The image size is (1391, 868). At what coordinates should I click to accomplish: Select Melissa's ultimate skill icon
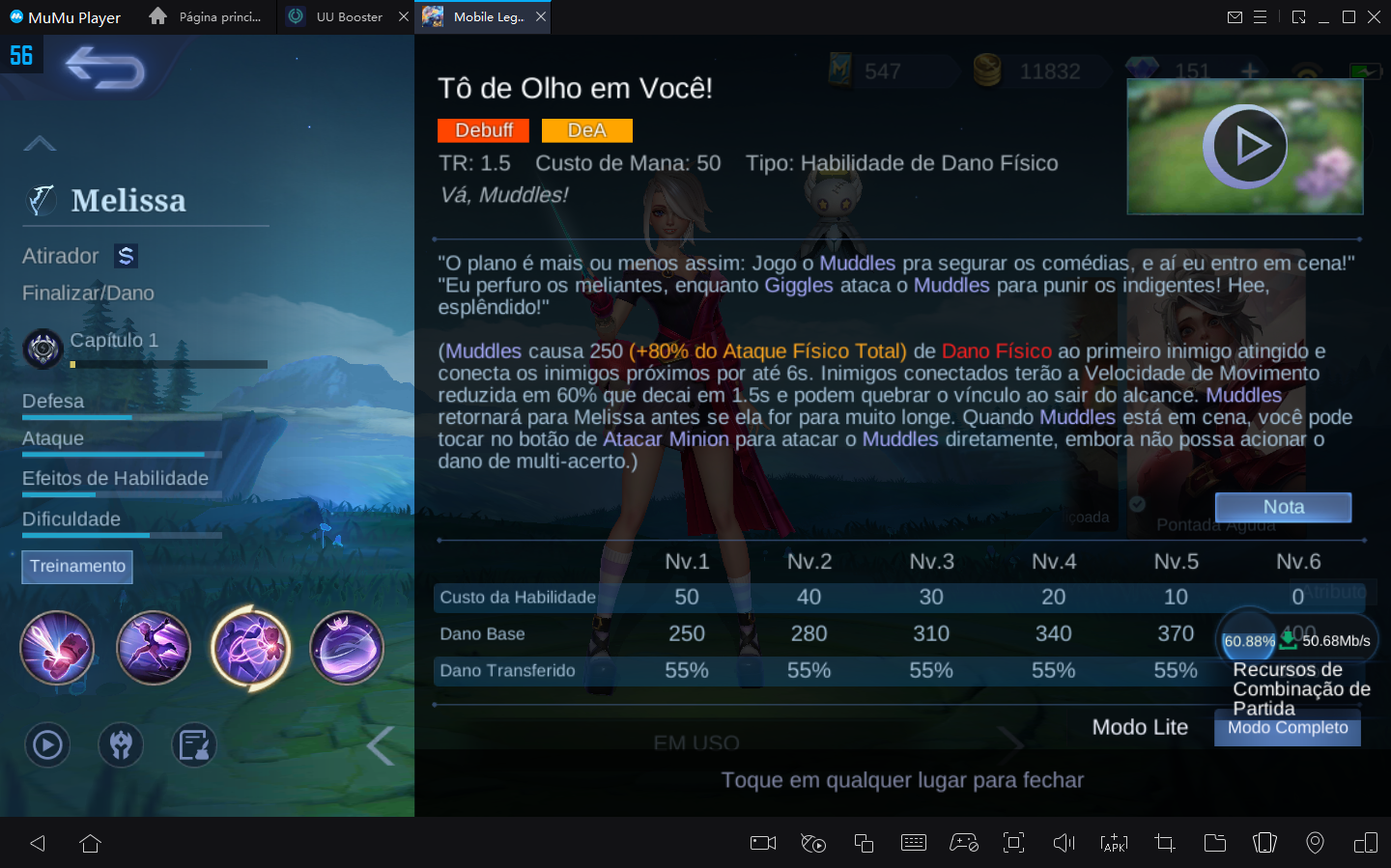tap(347, 648)
